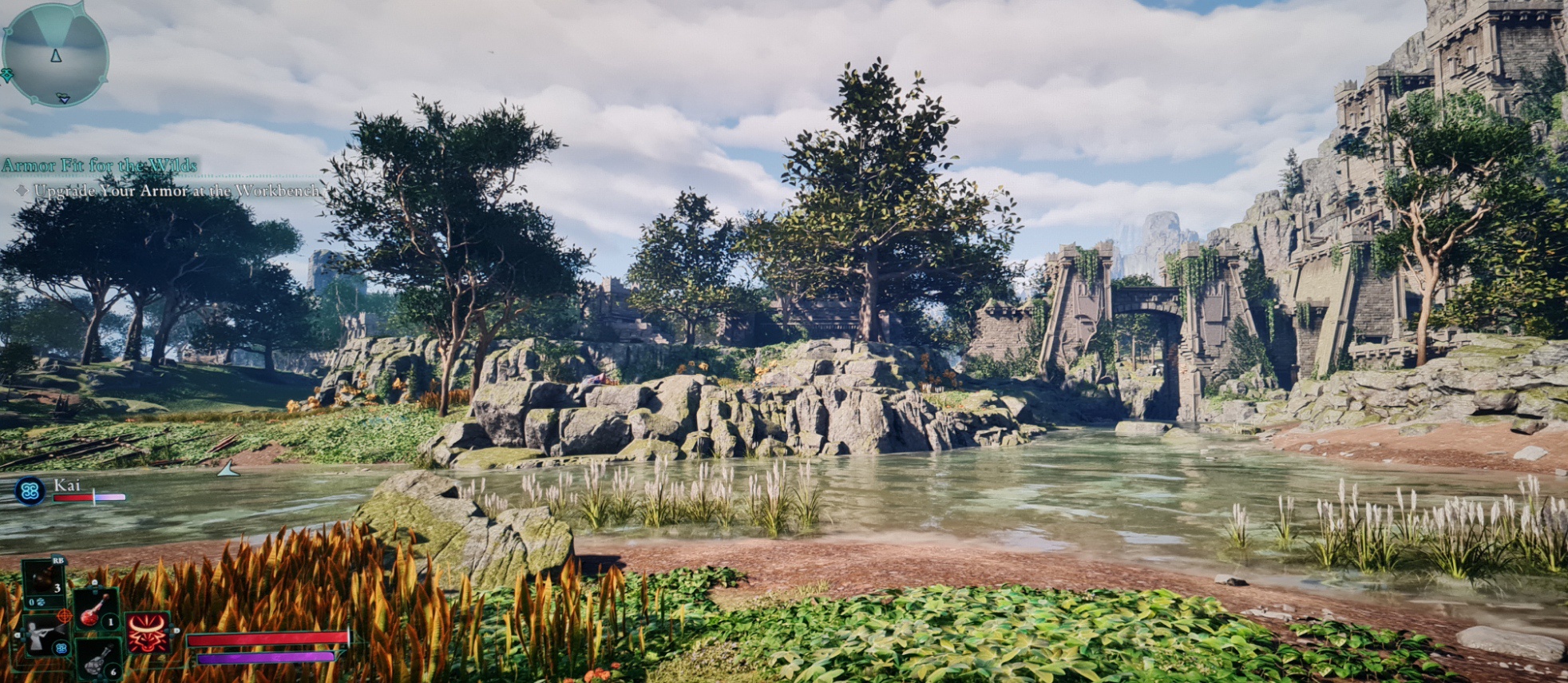Click the teal marker on the minimap's left edge
Screen dimensions: 1568x683
click(x=6, y=75)
